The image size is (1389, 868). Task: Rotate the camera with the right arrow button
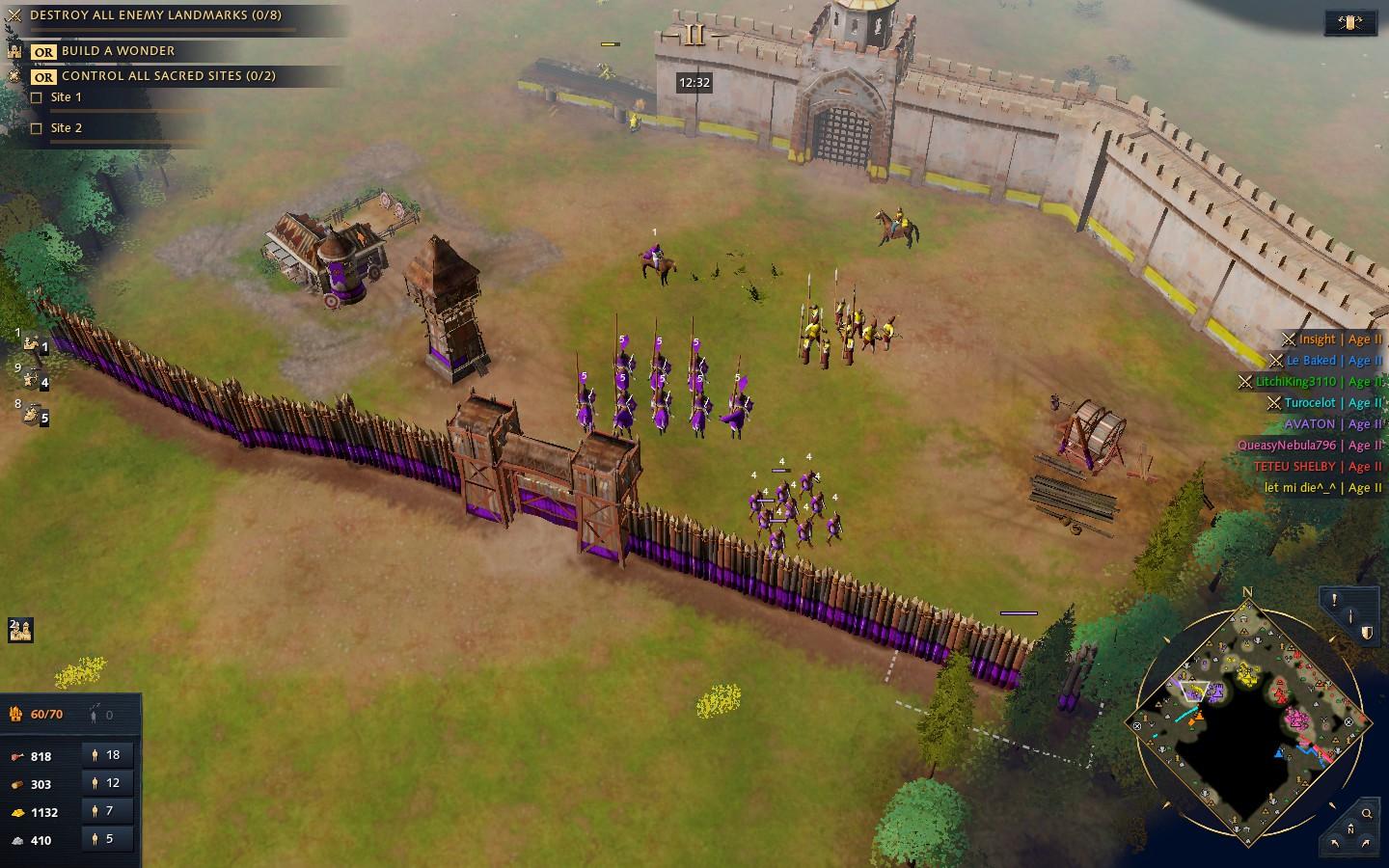(x=1366, y=844)
